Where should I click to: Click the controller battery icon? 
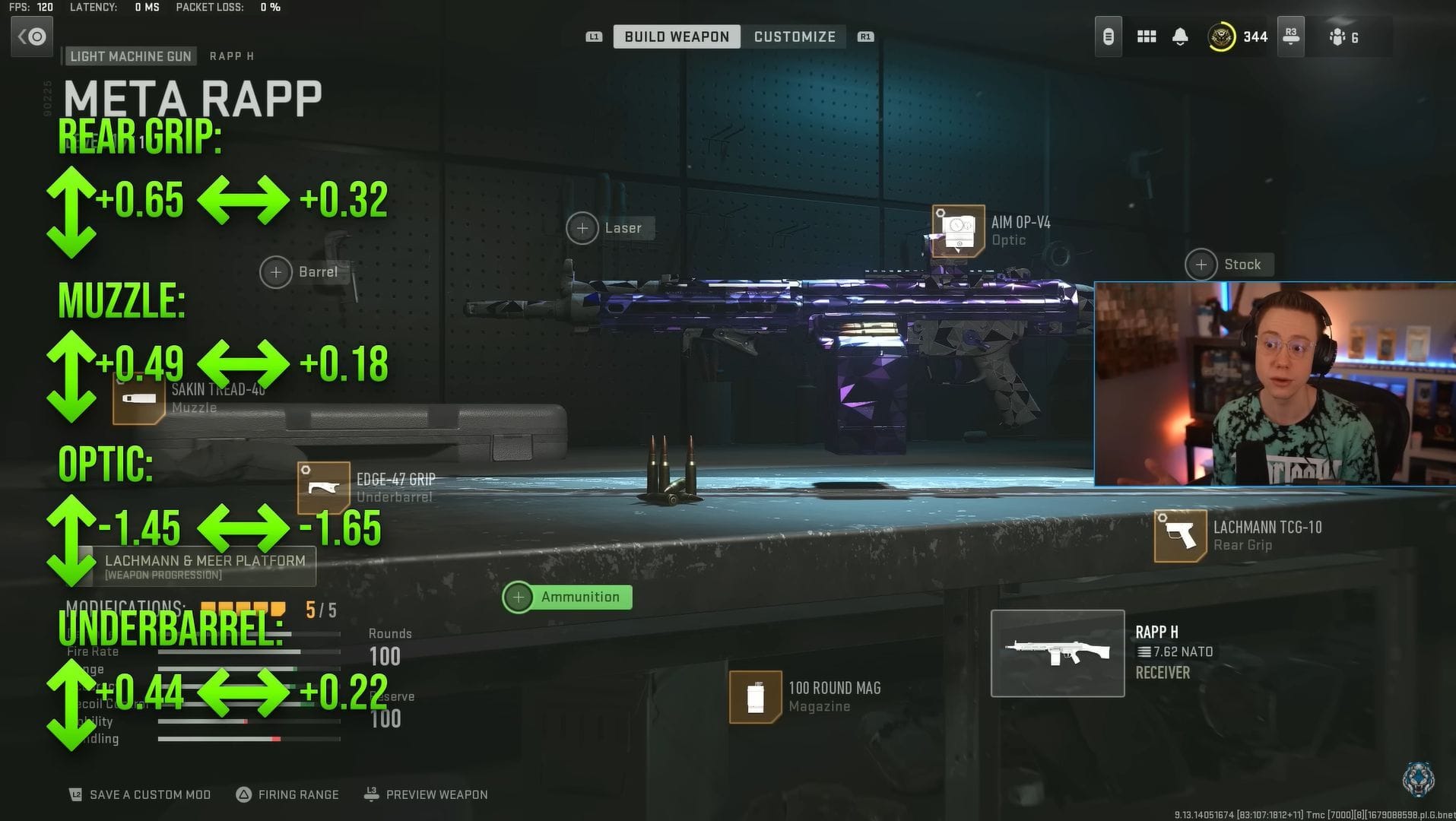click(1108, 36)
